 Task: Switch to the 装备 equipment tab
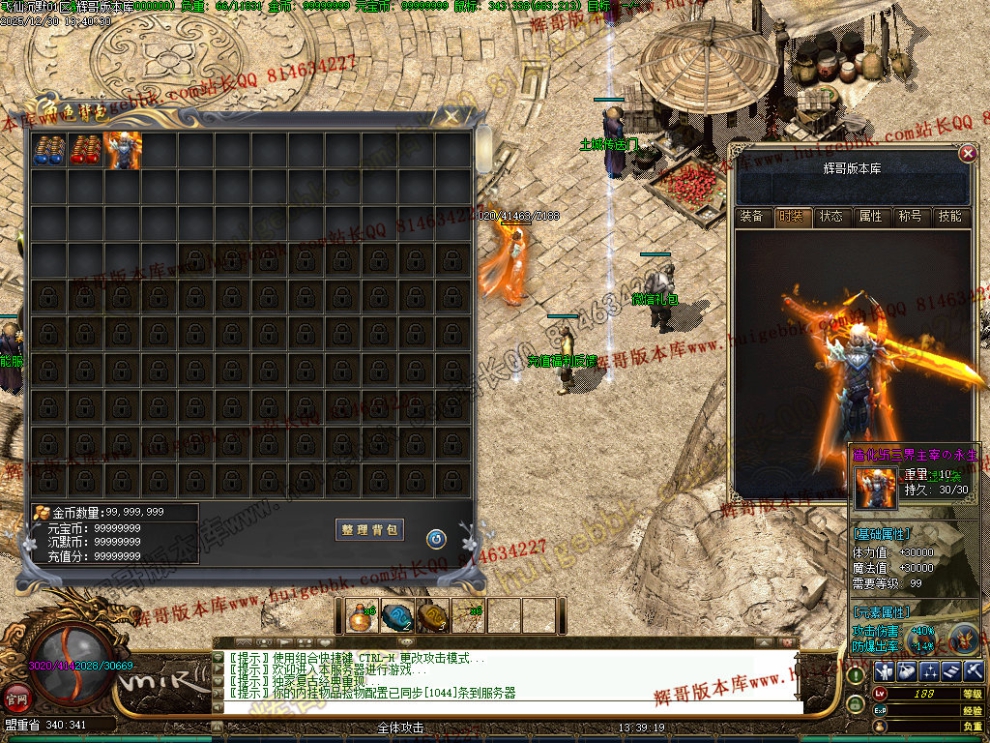(x=751, y=216)
